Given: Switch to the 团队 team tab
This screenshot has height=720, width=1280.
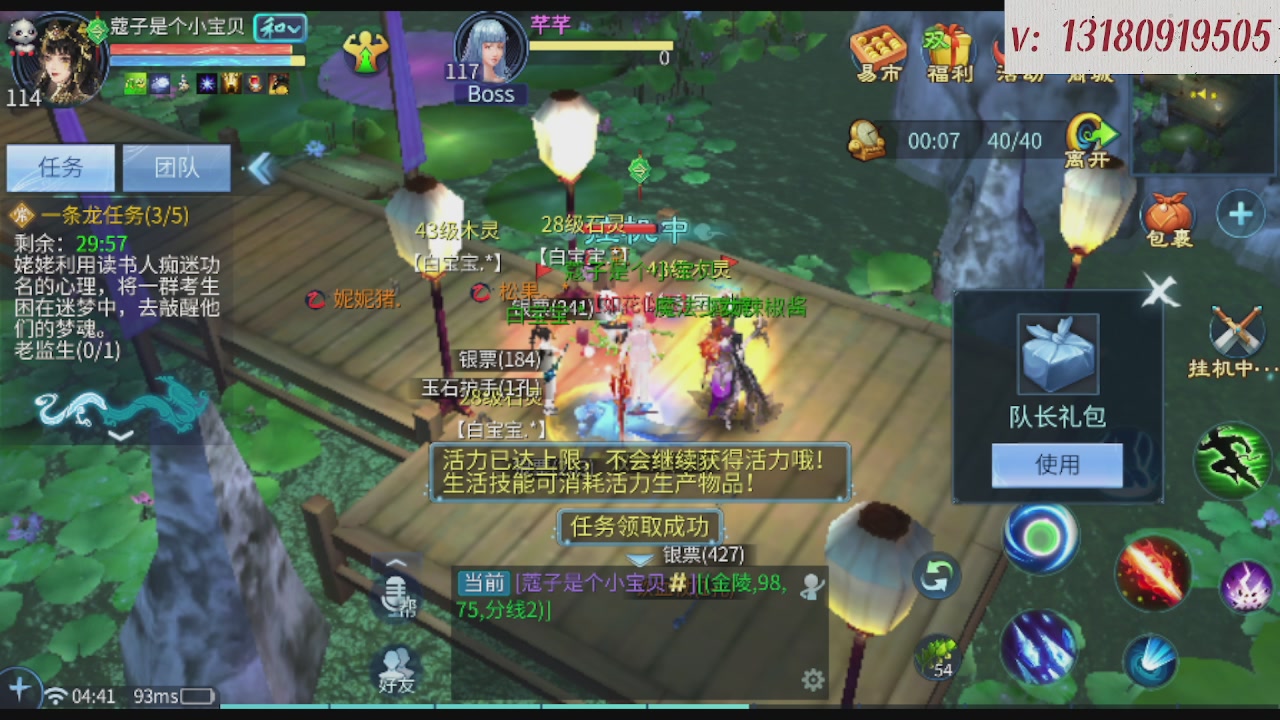Looking at the screenshot, I should click(x=176, y=168).
